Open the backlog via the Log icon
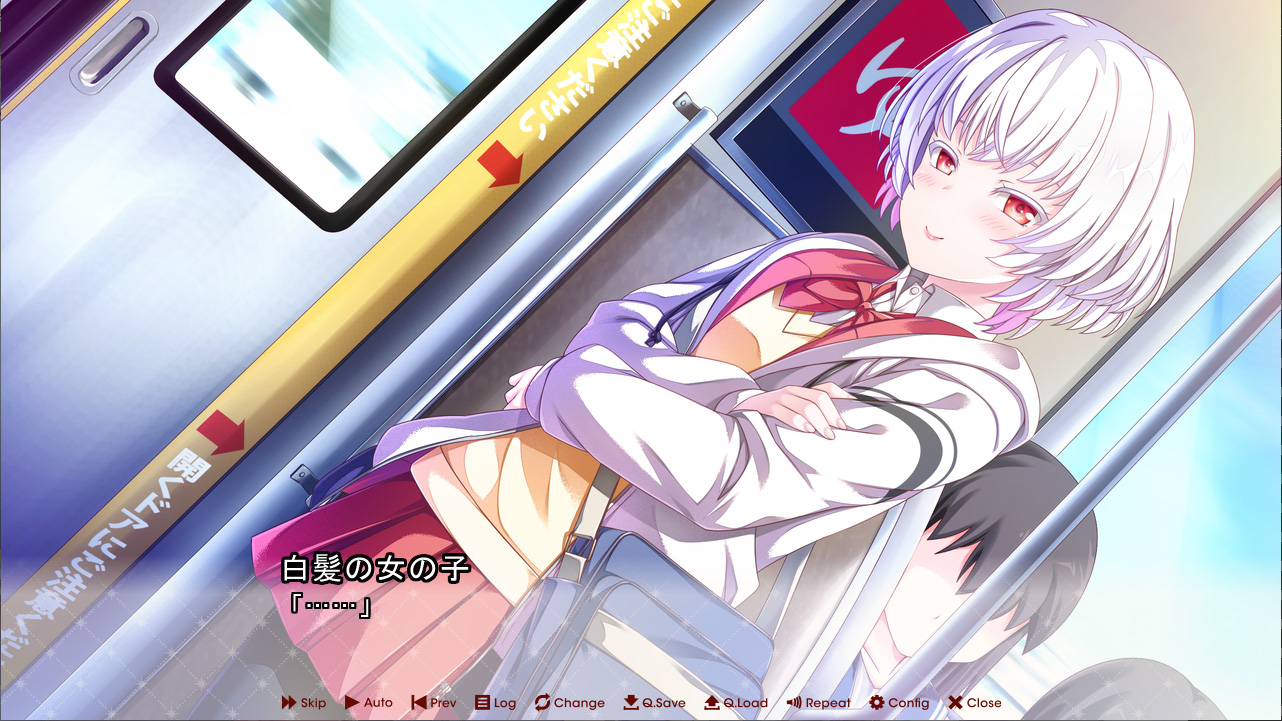The image size is (1282, 721). point(481,703)
